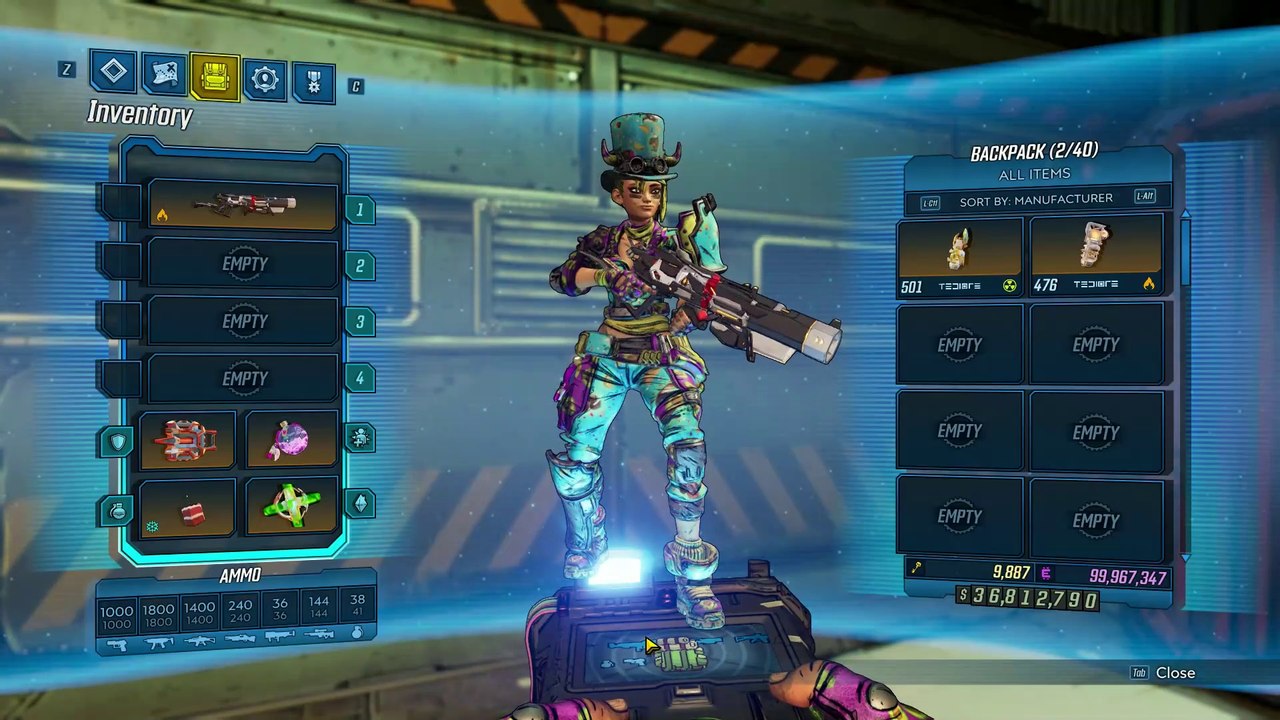Select the green artifact slot
The image size is (1280, 720).
click(x=291, y=508)
